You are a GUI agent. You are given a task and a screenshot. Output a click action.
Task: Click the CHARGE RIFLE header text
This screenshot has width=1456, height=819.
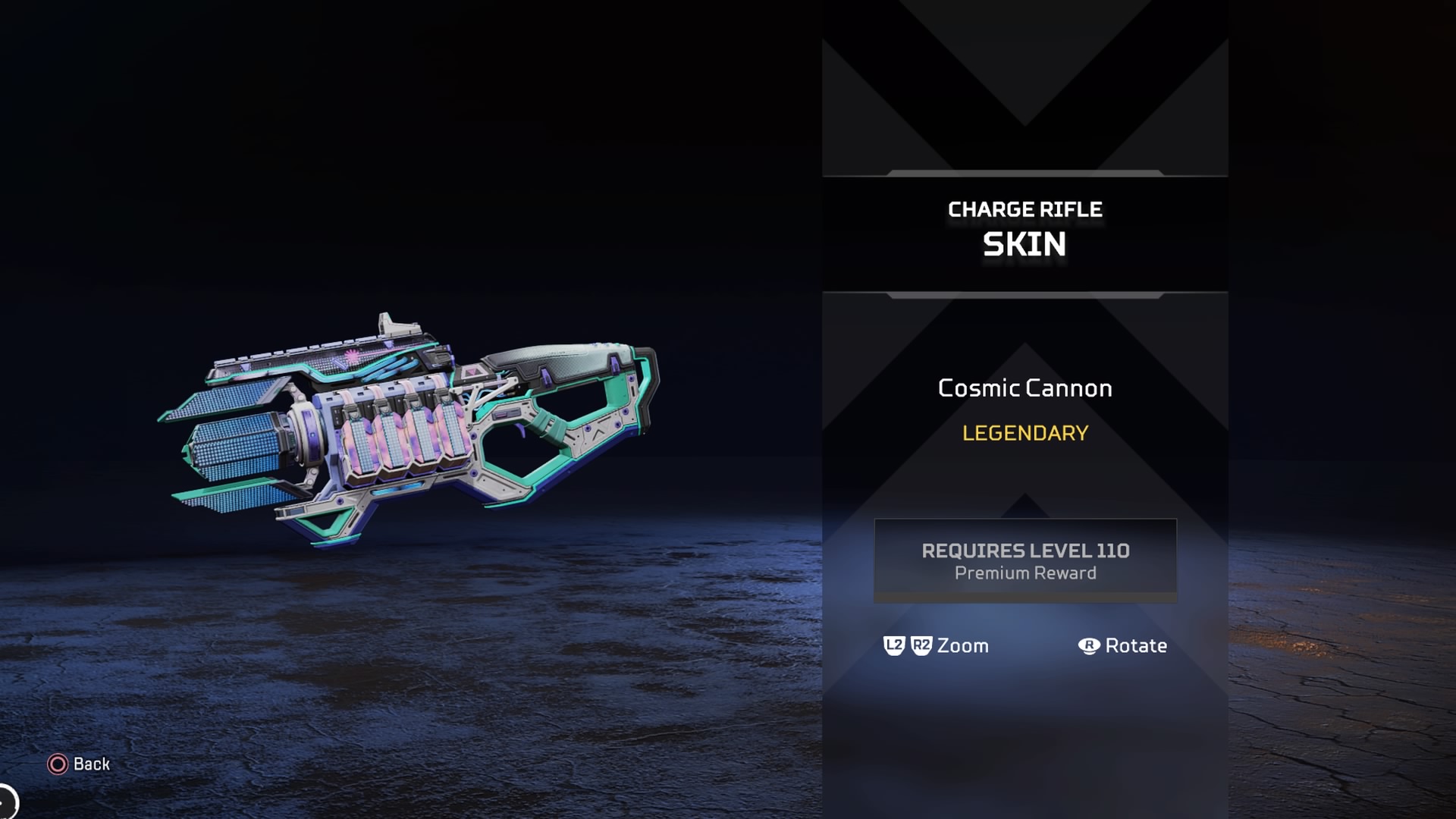[x=1025, y=209]
